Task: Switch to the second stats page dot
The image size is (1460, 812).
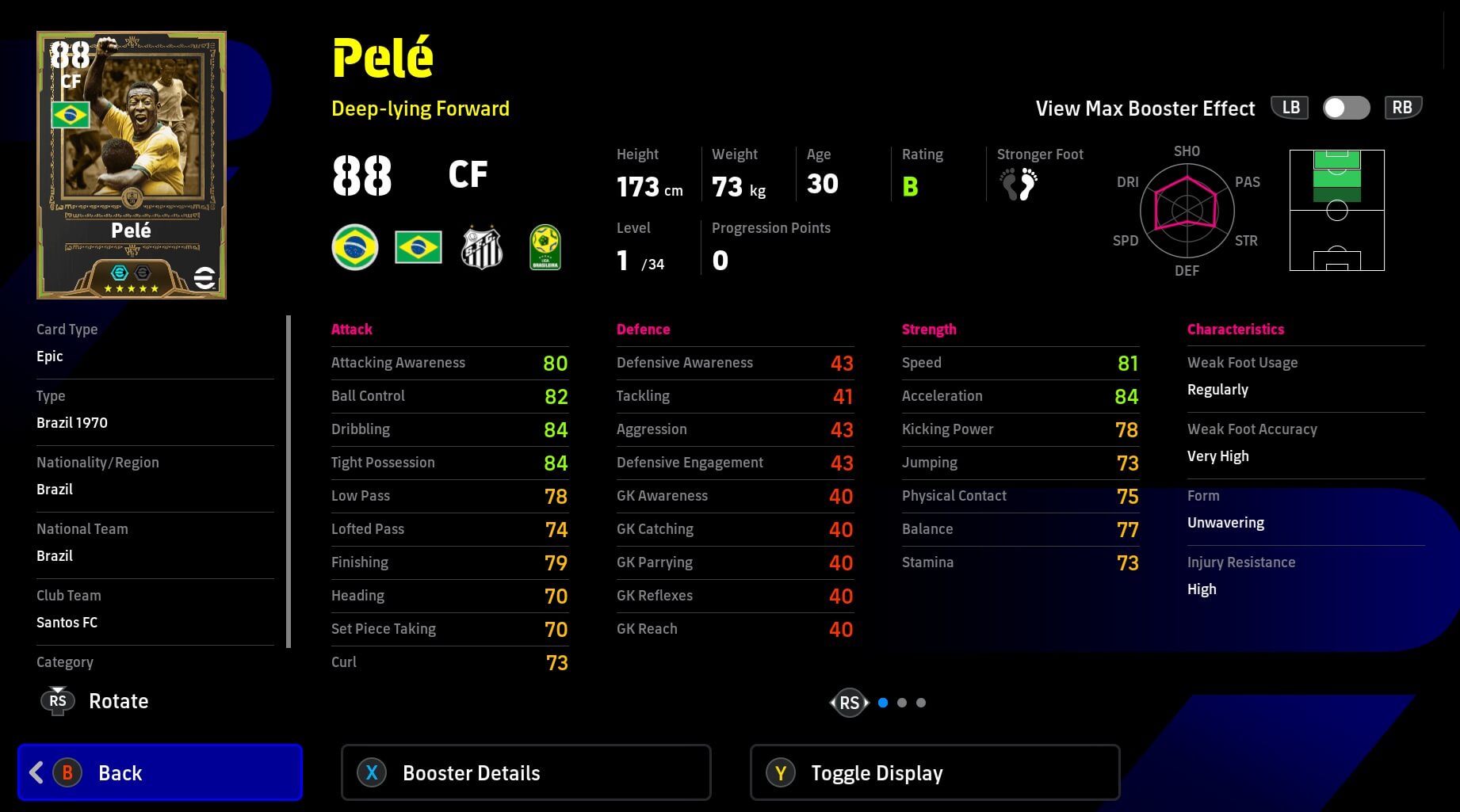Action: [x=902, y=703]
